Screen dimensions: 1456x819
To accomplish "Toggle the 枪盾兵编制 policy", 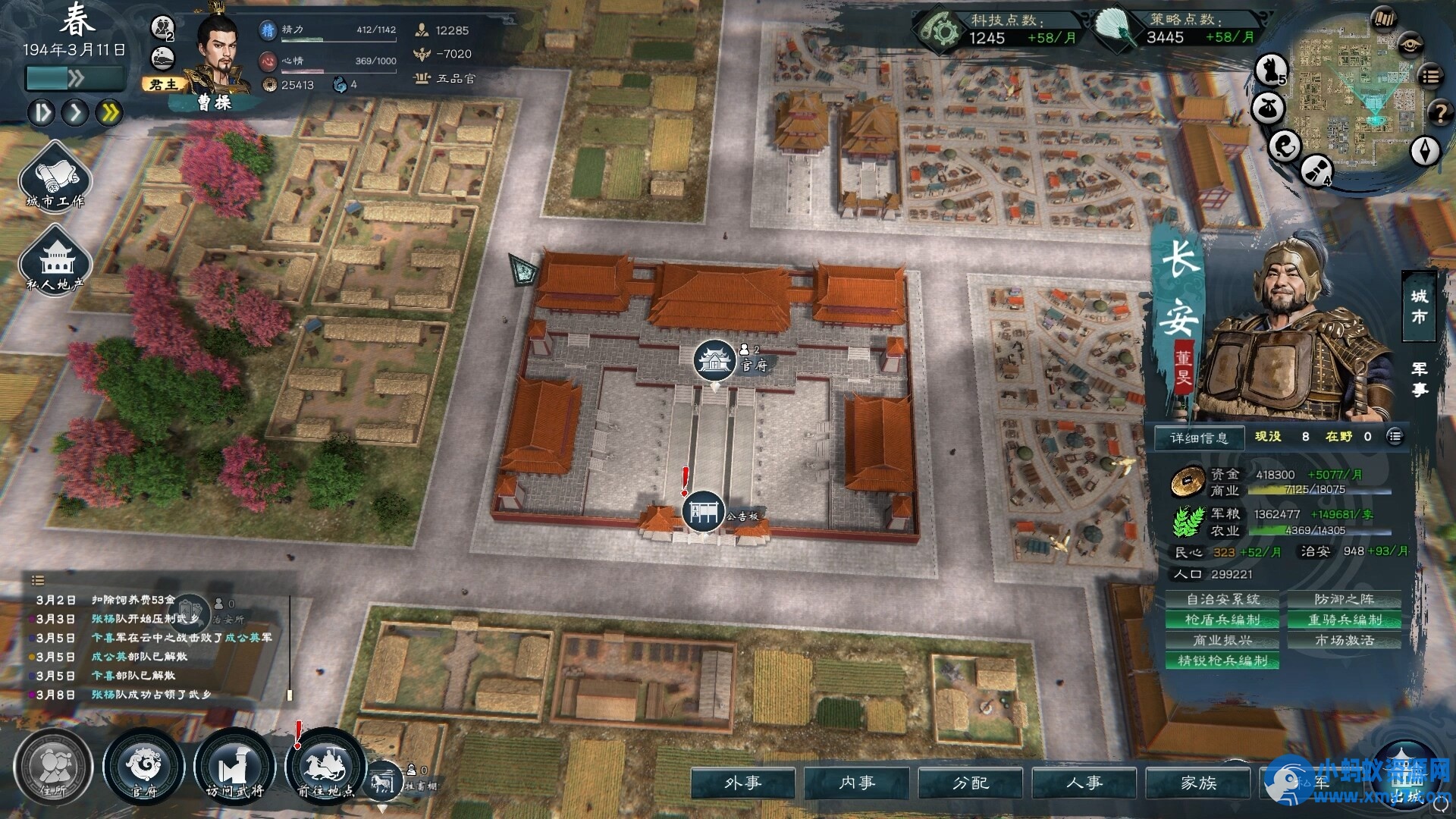I will click(1222, 620).
